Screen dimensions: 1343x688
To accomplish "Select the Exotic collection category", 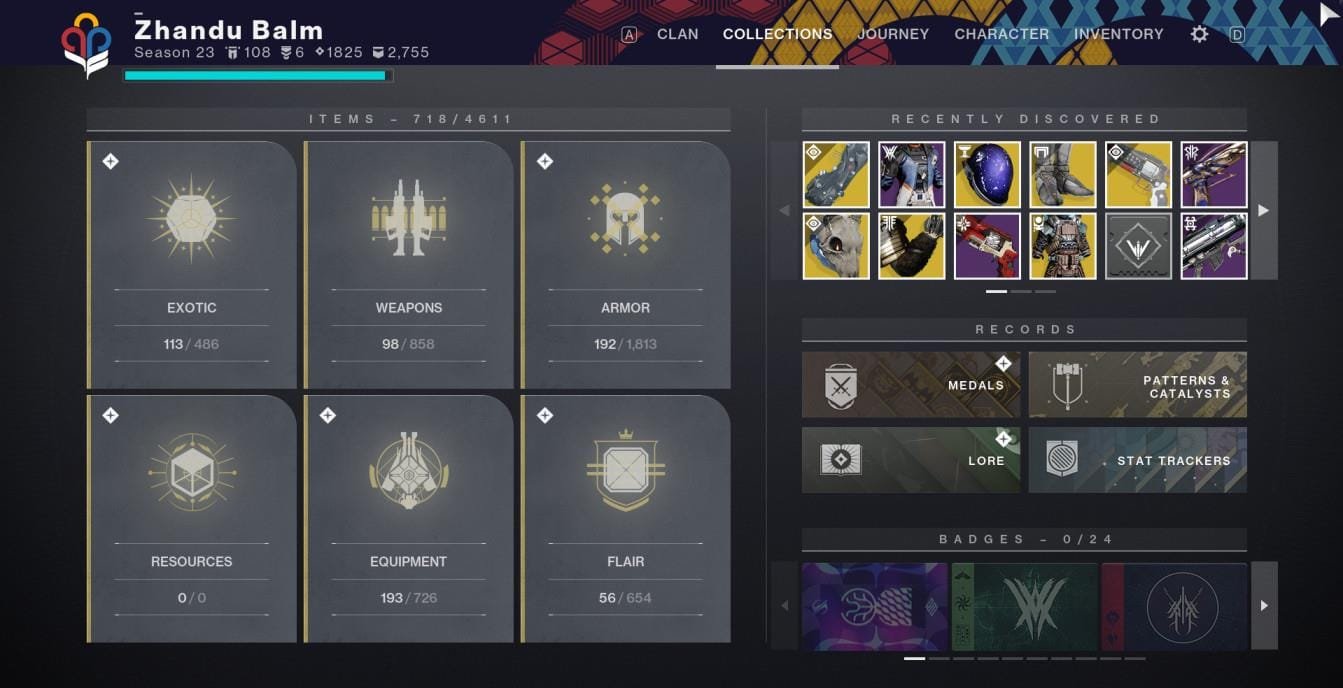I will point(192,265).
